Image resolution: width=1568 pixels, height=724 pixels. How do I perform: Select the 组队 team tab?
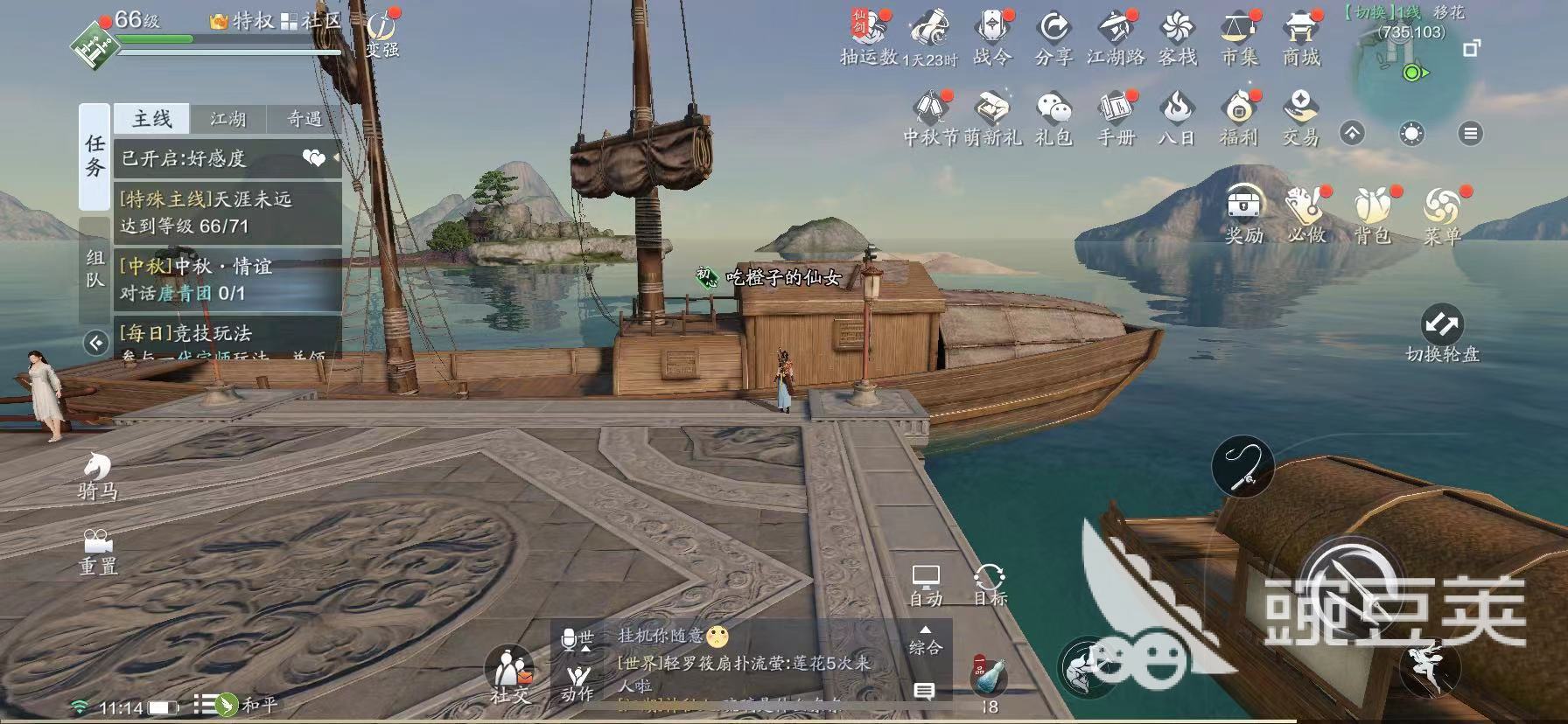coord(94,268)
